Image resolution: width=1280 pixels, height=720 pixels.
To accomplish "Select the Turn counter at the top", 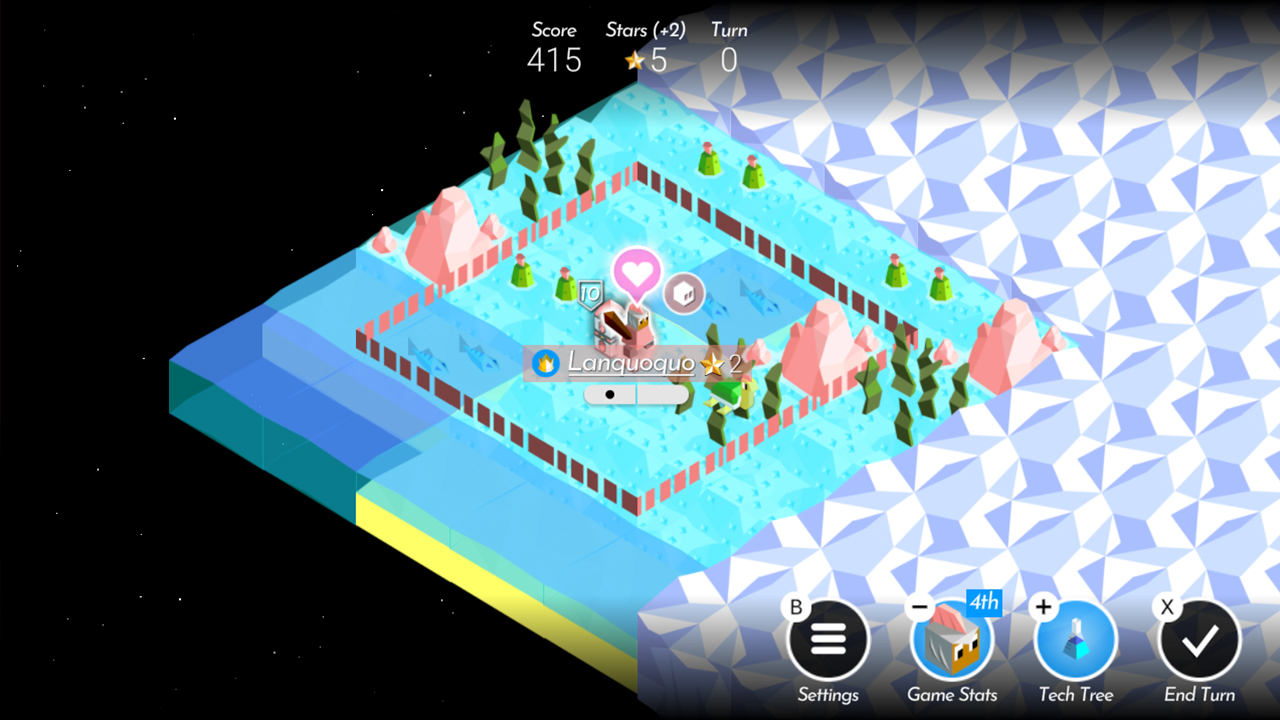I will [728, 60].
